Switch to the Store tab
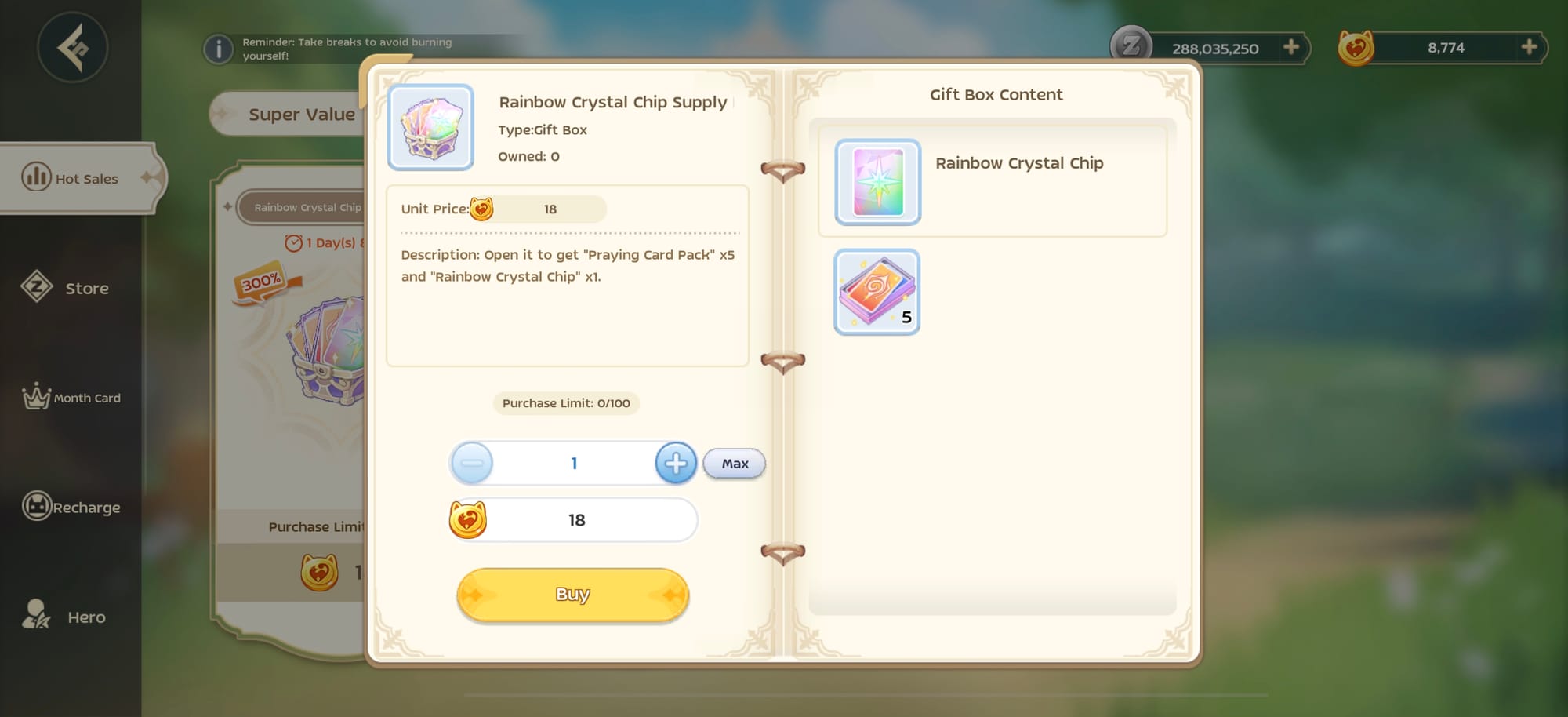Viewport: 1568px width, 717px height. click(x=71, y=288)
